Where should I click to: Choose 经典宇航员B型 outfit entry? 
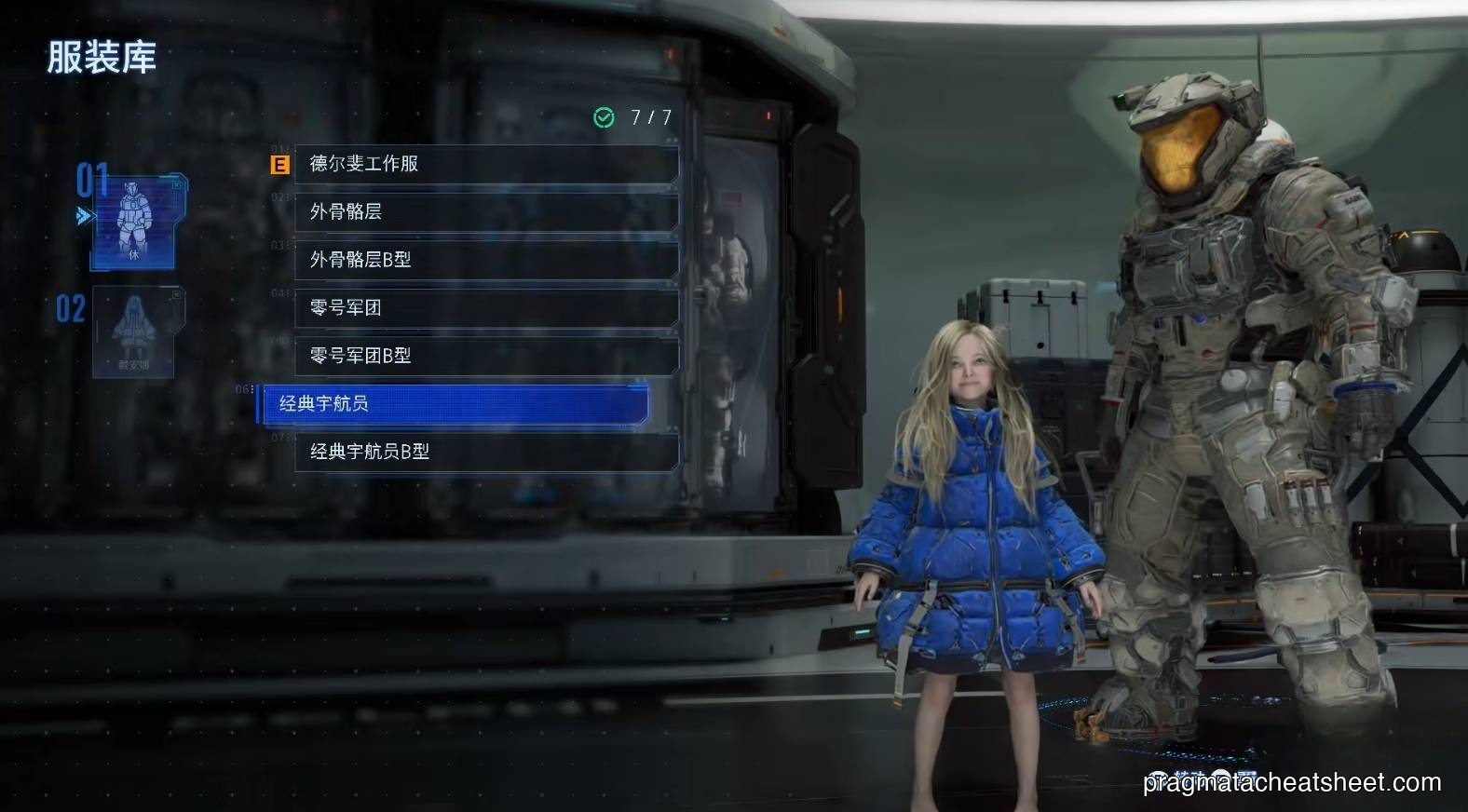tap(485, 452)
